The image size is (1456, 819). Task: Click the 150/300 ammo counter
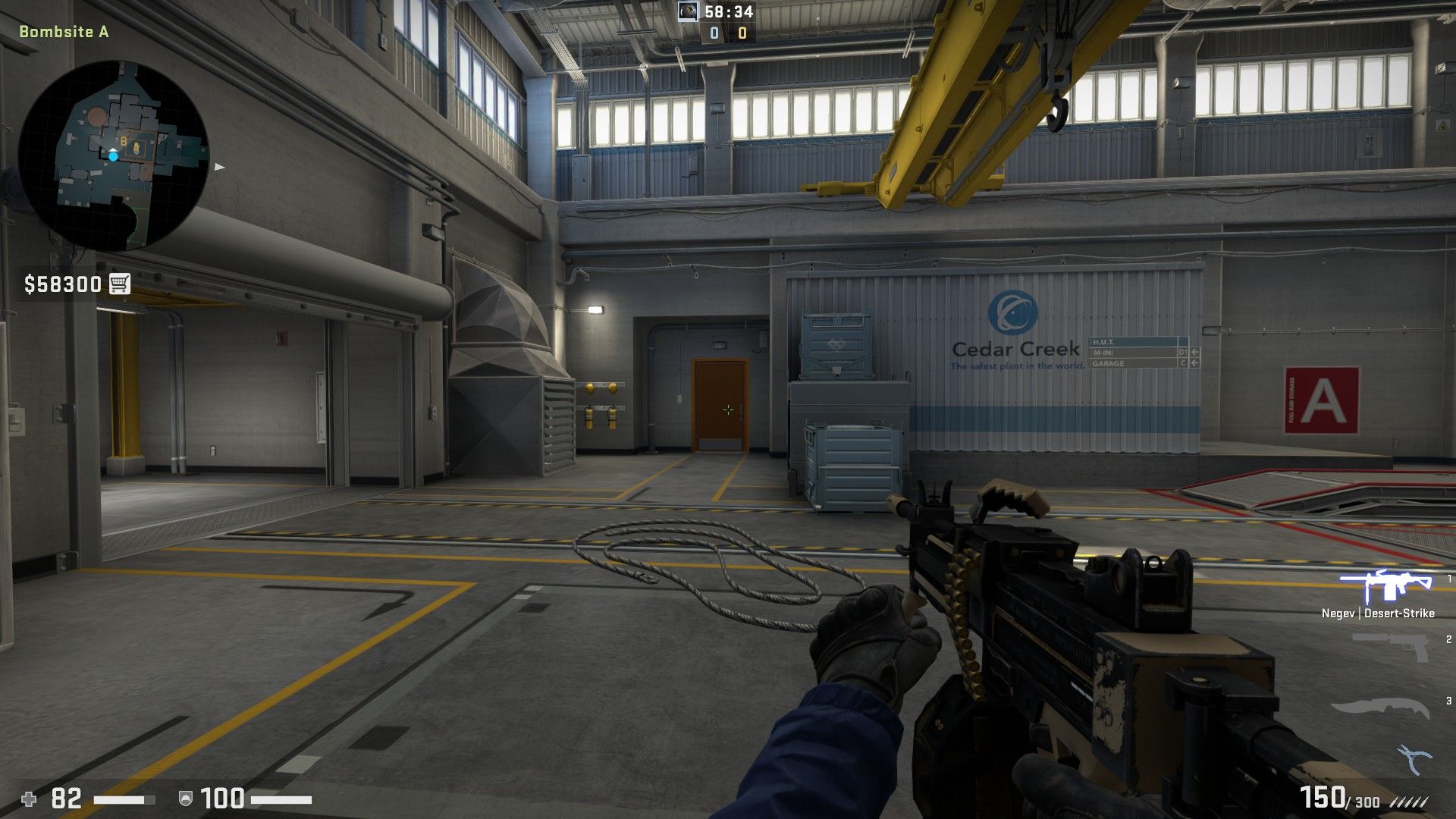tap(1341, 797)
